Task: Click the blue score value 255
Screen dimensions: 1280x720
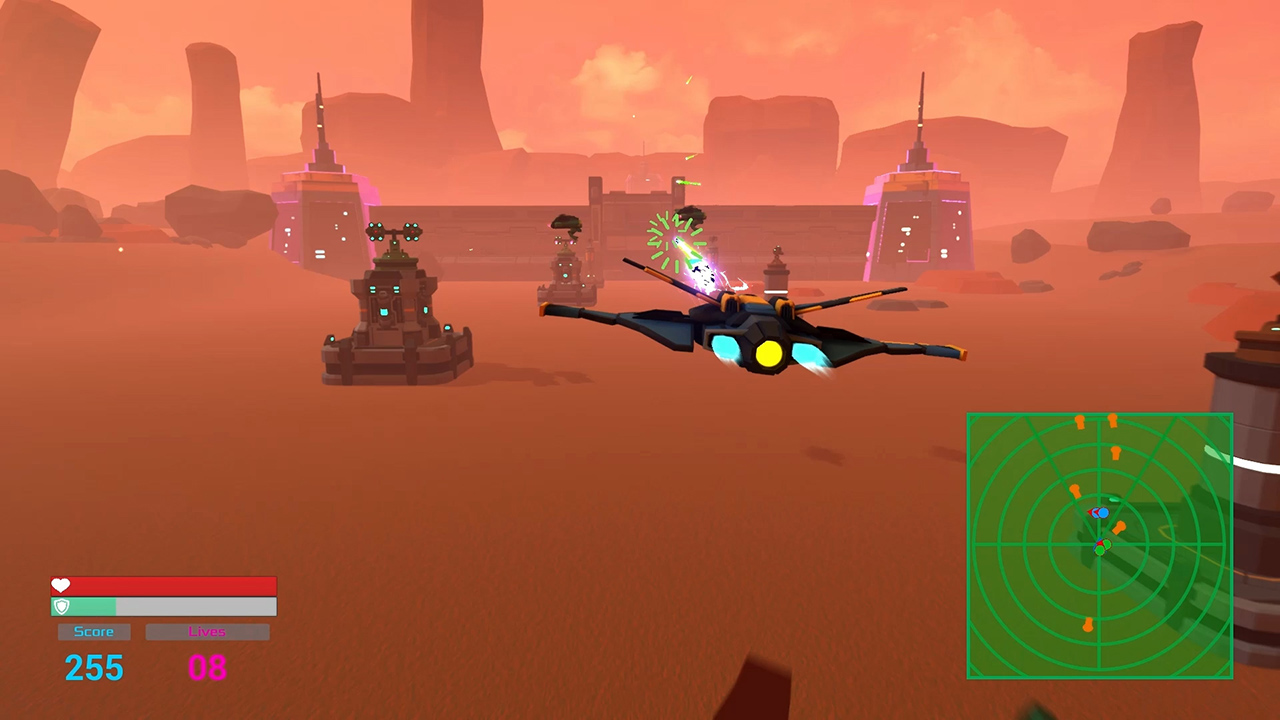Action: click(93, 667)
